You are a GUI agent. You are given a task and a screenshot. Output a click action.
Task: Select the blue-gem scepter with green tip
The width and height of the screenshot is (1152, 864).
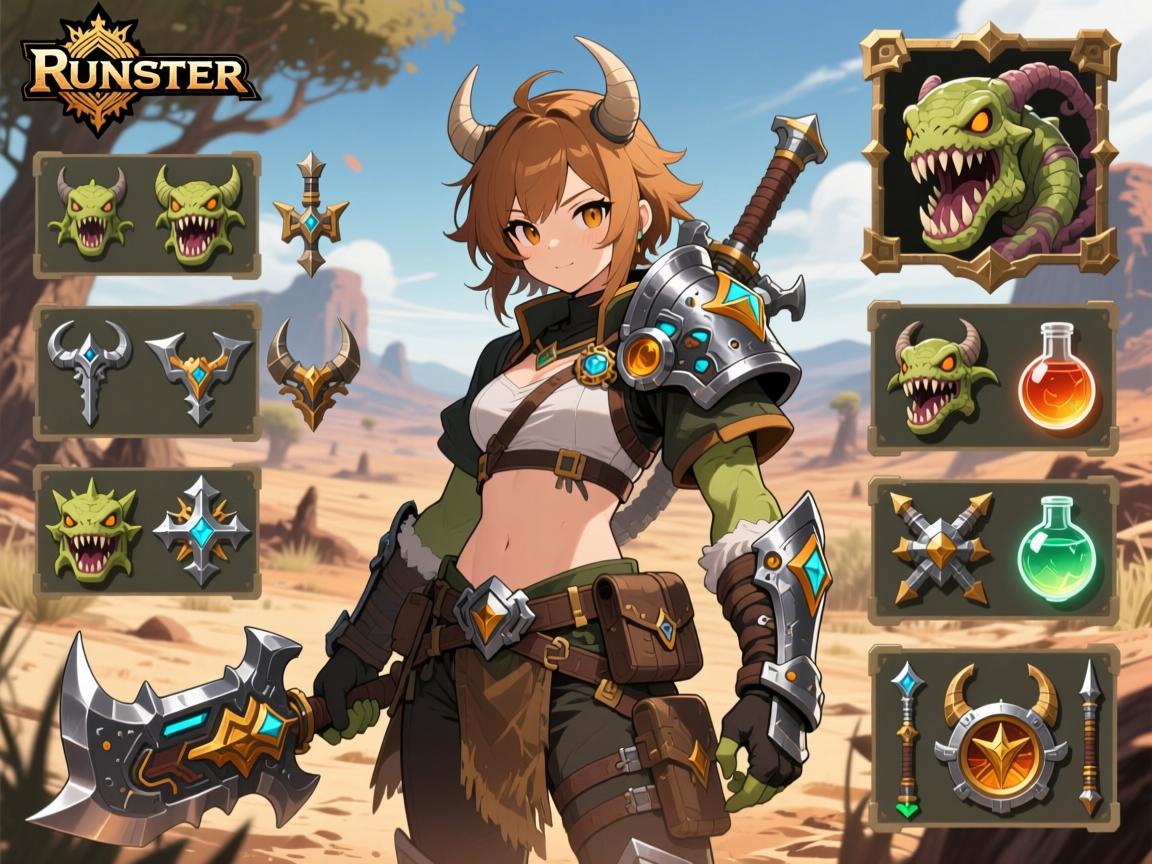(906, 735)
